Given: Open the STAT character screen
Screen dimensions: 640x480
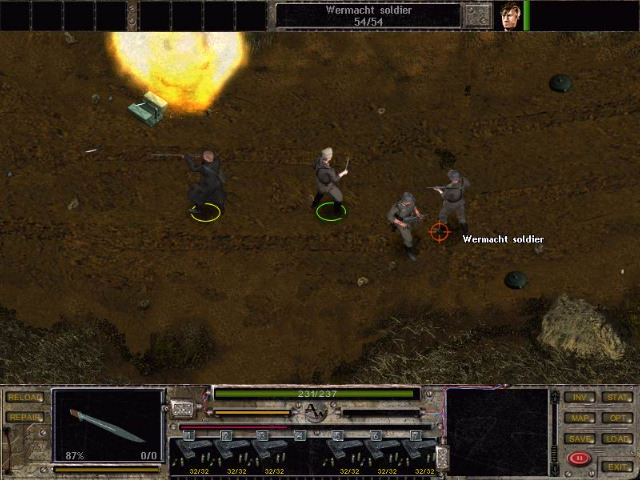Looking at the screenshot, I should (x=616, y=398).
